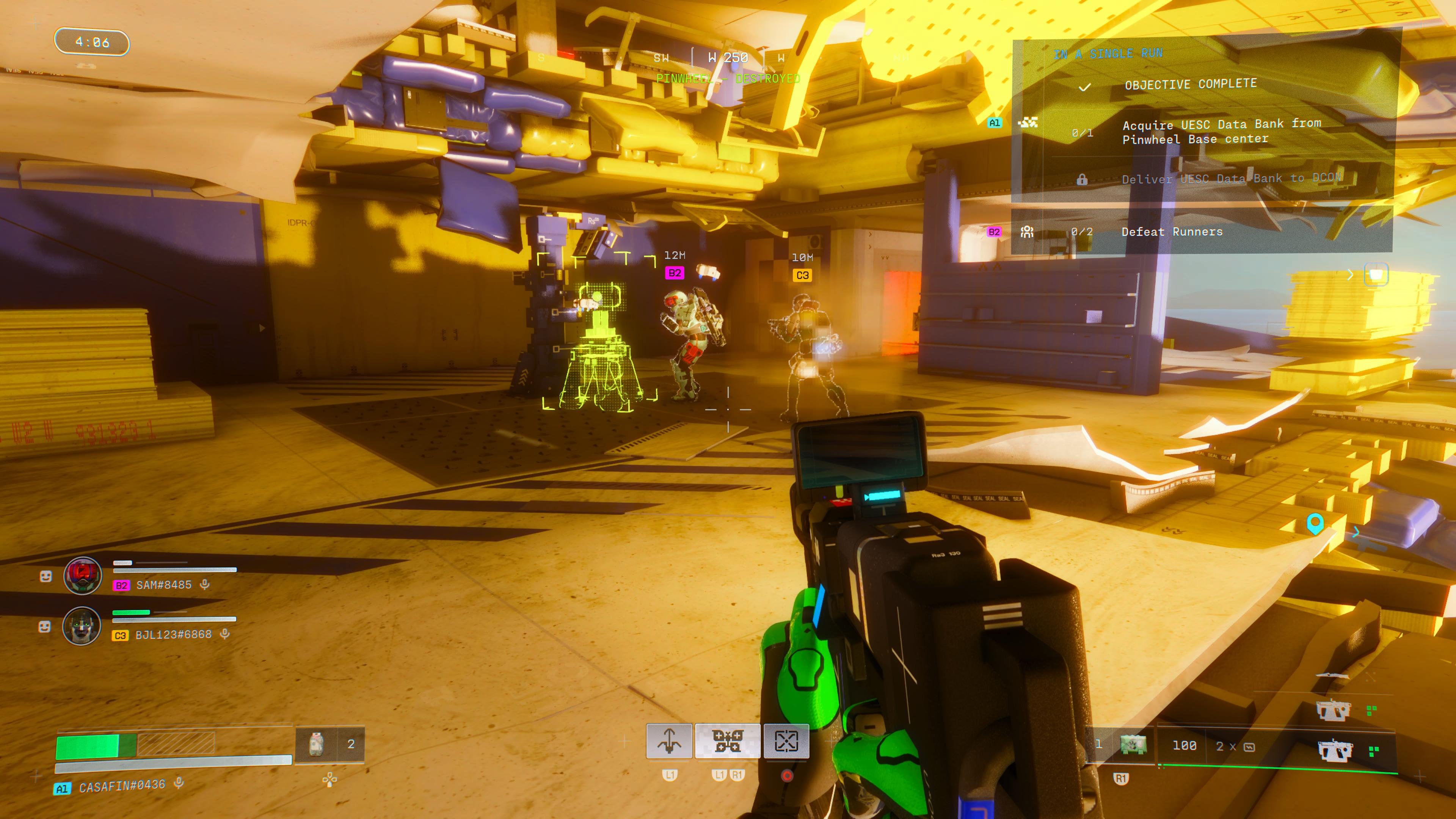Switch to the currently equipped lower weapon icon

pyautogui.click(x=1335, y=750)
